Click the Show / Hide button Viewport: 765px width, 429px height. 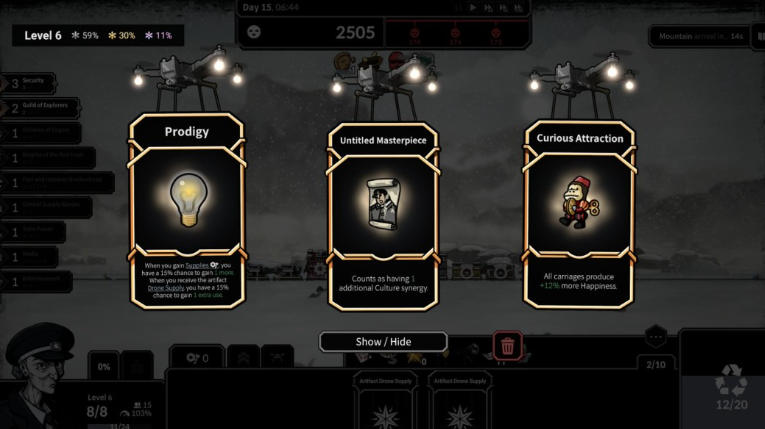tap(383, 342)
